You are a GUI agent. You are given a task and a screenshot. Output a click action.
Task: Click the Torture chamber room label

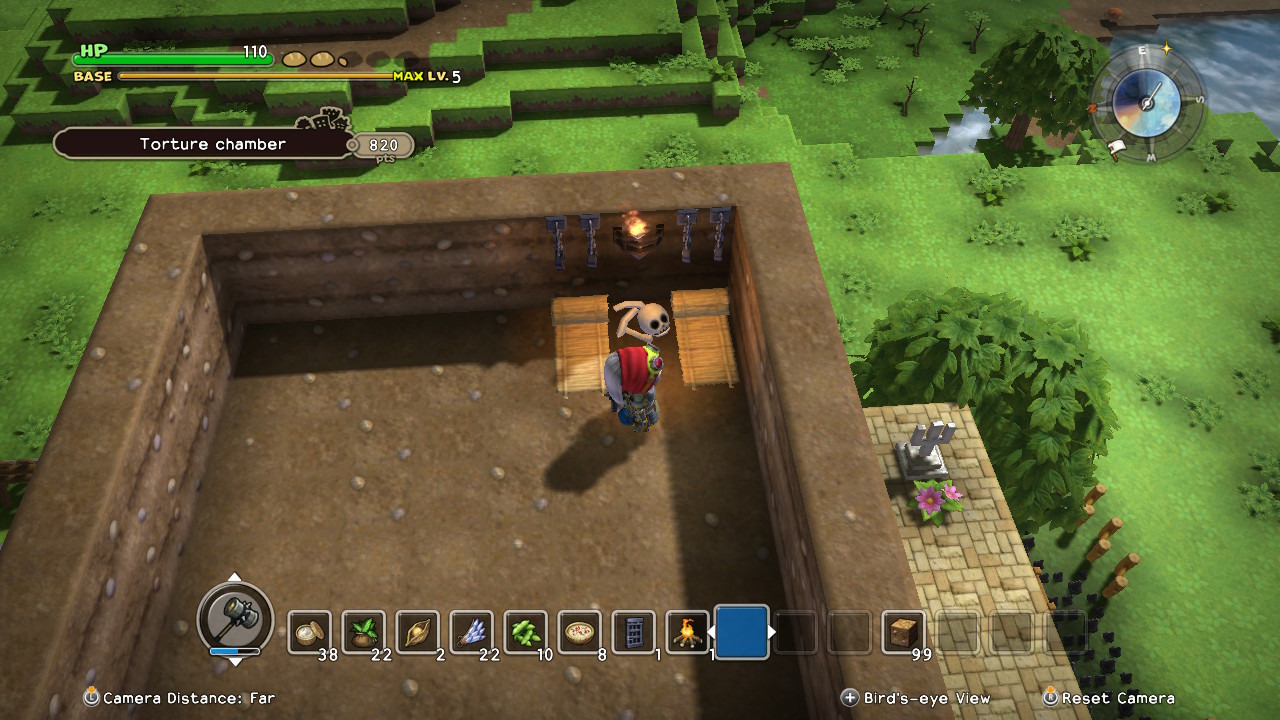click(213, 144)
